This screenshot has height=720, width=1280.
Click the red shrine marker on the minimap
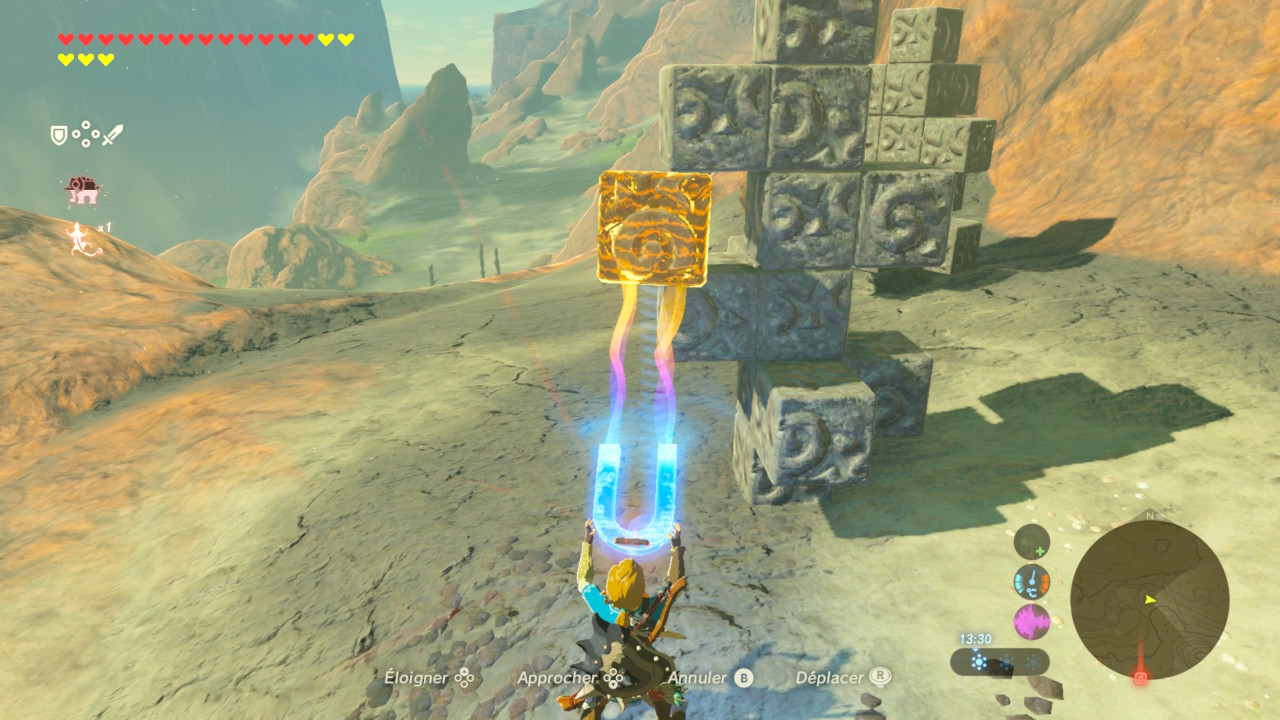pos(1141,677)
